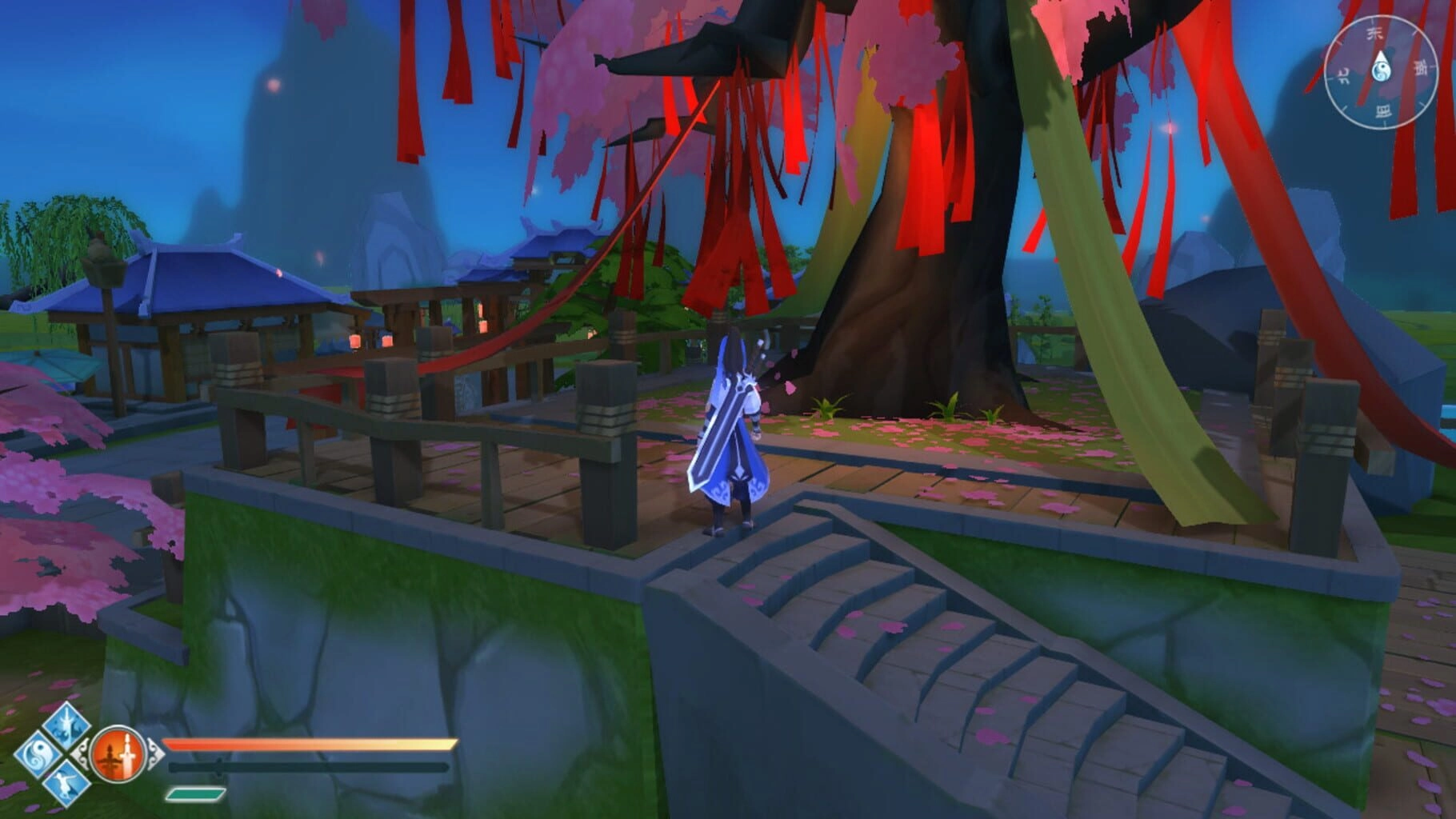Switch weapon with the left ornate arrow
Image resolution: width=1456 pixels, height=819 pixels.
pyautogui.click(x=82, y=753)
